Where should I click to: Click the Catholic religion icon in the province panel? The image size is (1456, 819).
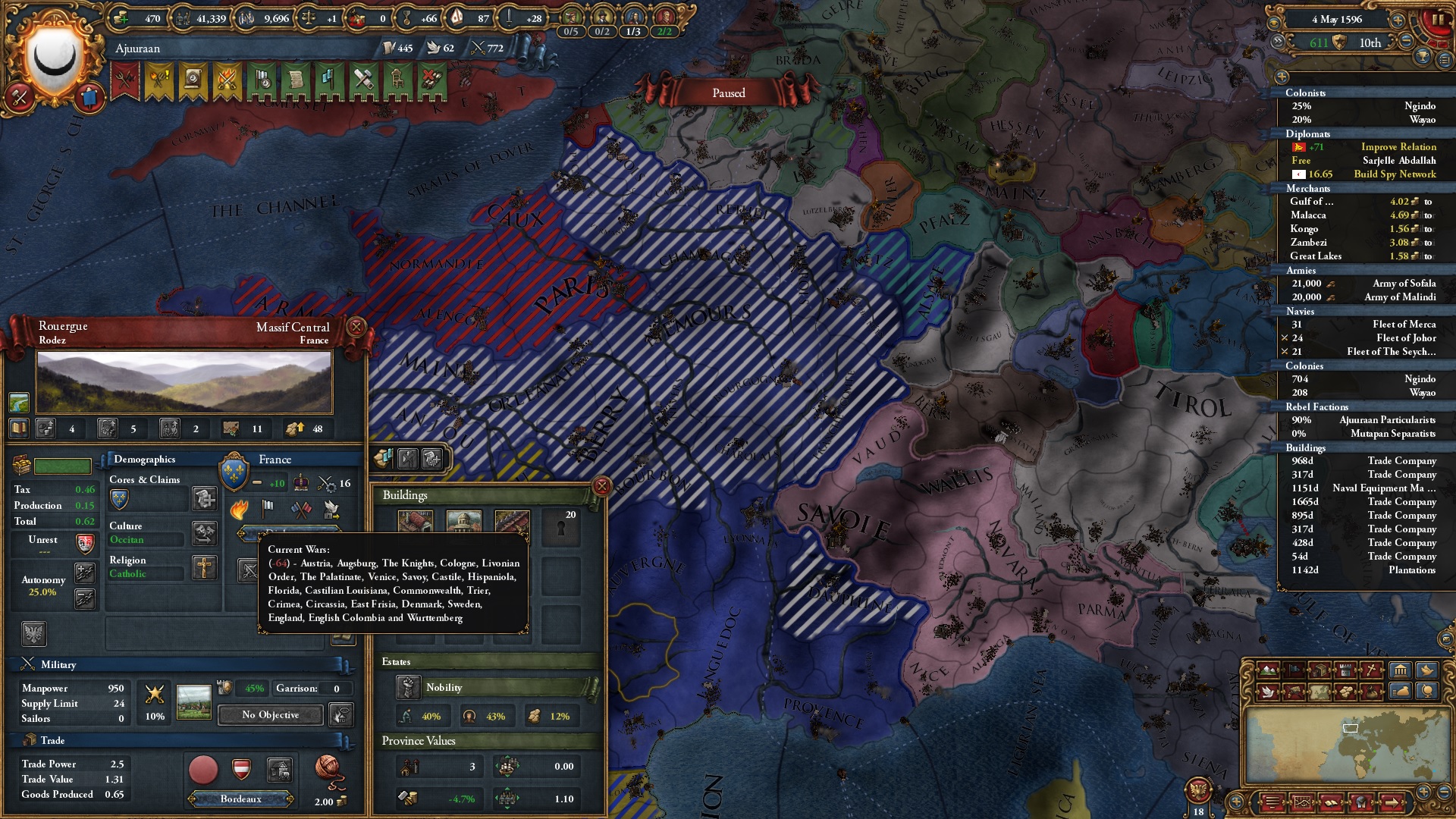(x=206, y=569)
